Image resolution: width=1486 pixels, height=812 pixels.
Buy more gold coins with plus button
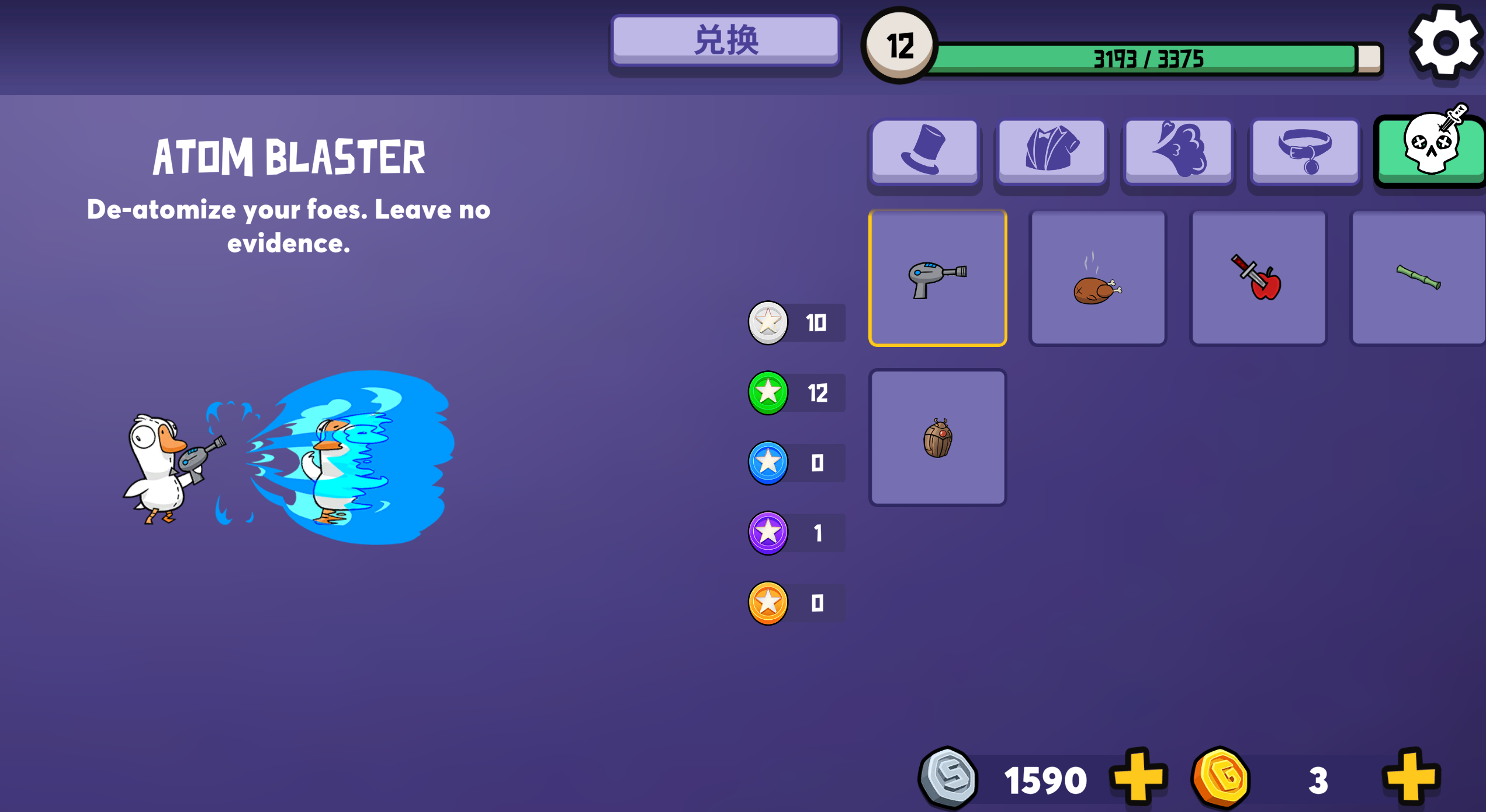click(1411, 778)
